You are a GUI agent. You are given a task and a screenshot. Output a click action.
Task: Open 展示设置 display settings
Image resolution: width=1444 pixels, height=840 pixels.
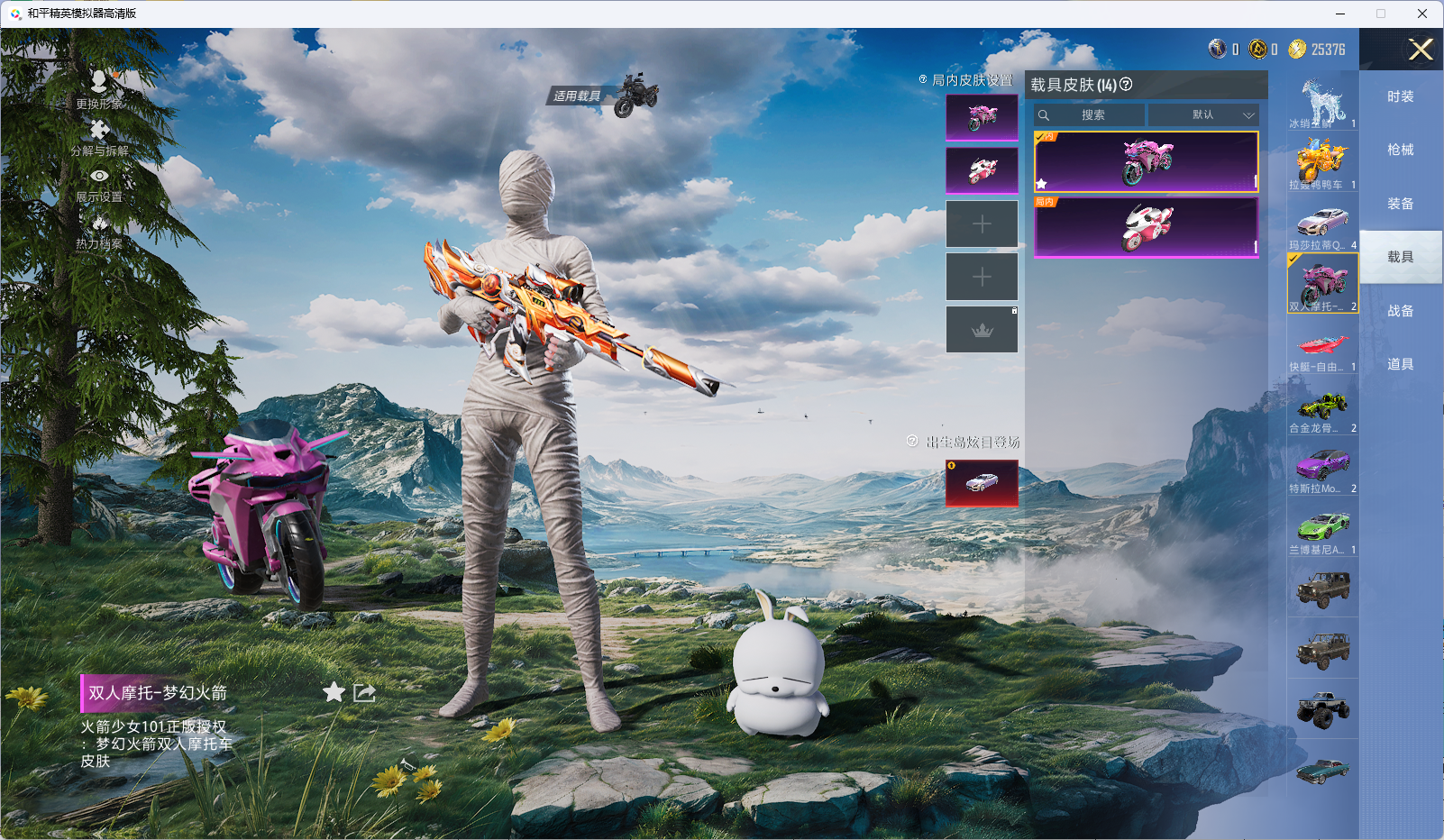click(x=99, y=184)
